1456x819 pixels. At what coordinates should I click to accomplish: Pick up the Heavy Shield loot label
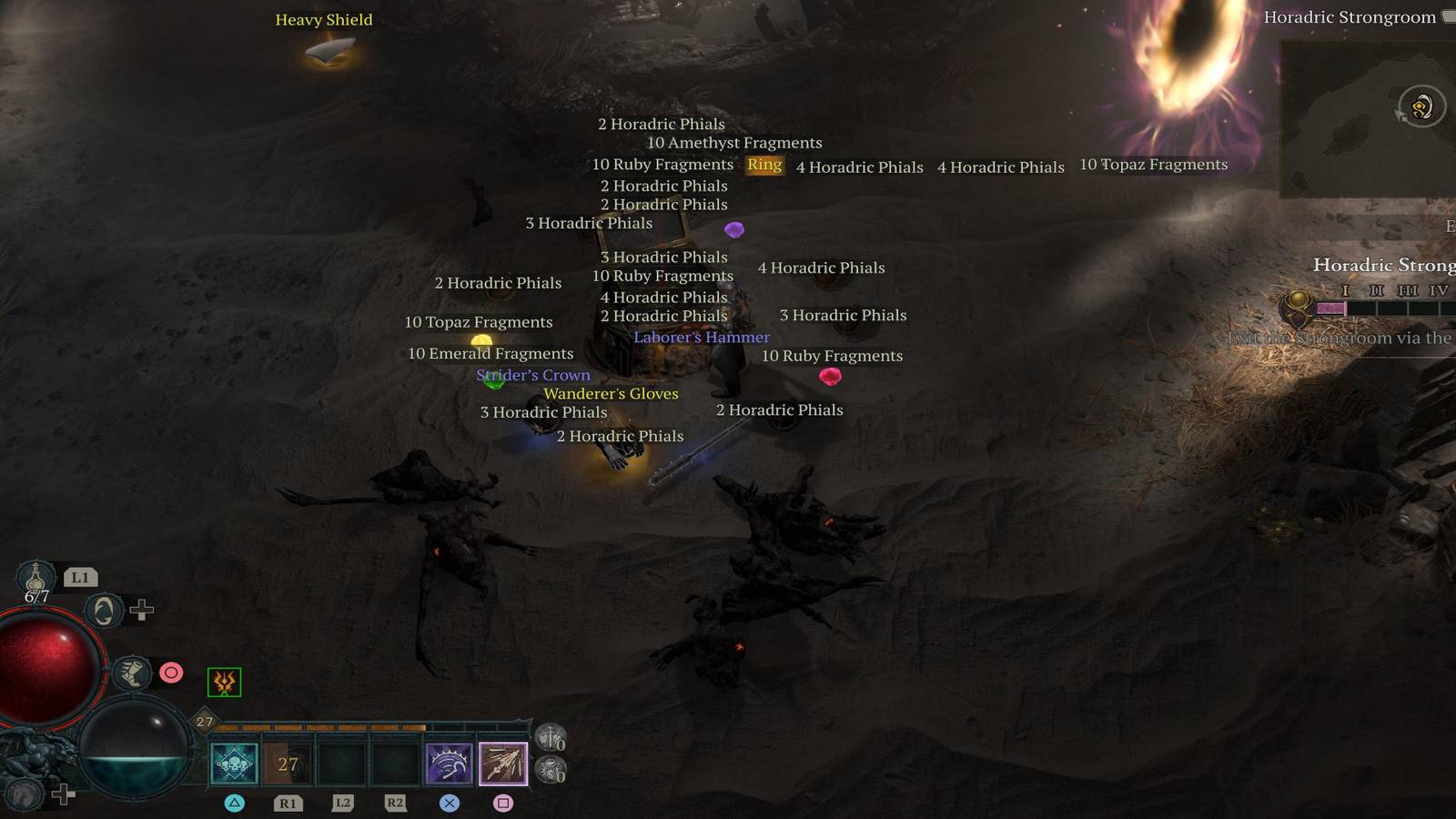(x=324, y=19)
